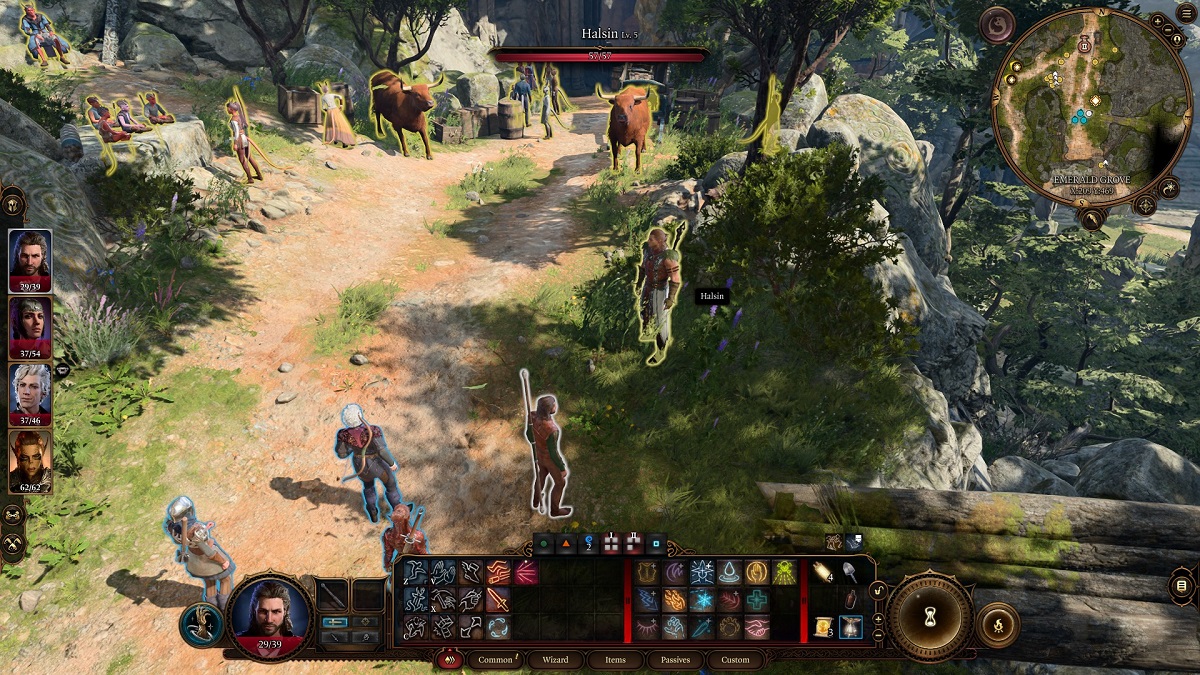Image resolution: width=1200 pixels, height=675 pixels.
Task: Select Astarion's party portrait
Action: (x=30, y=393)
